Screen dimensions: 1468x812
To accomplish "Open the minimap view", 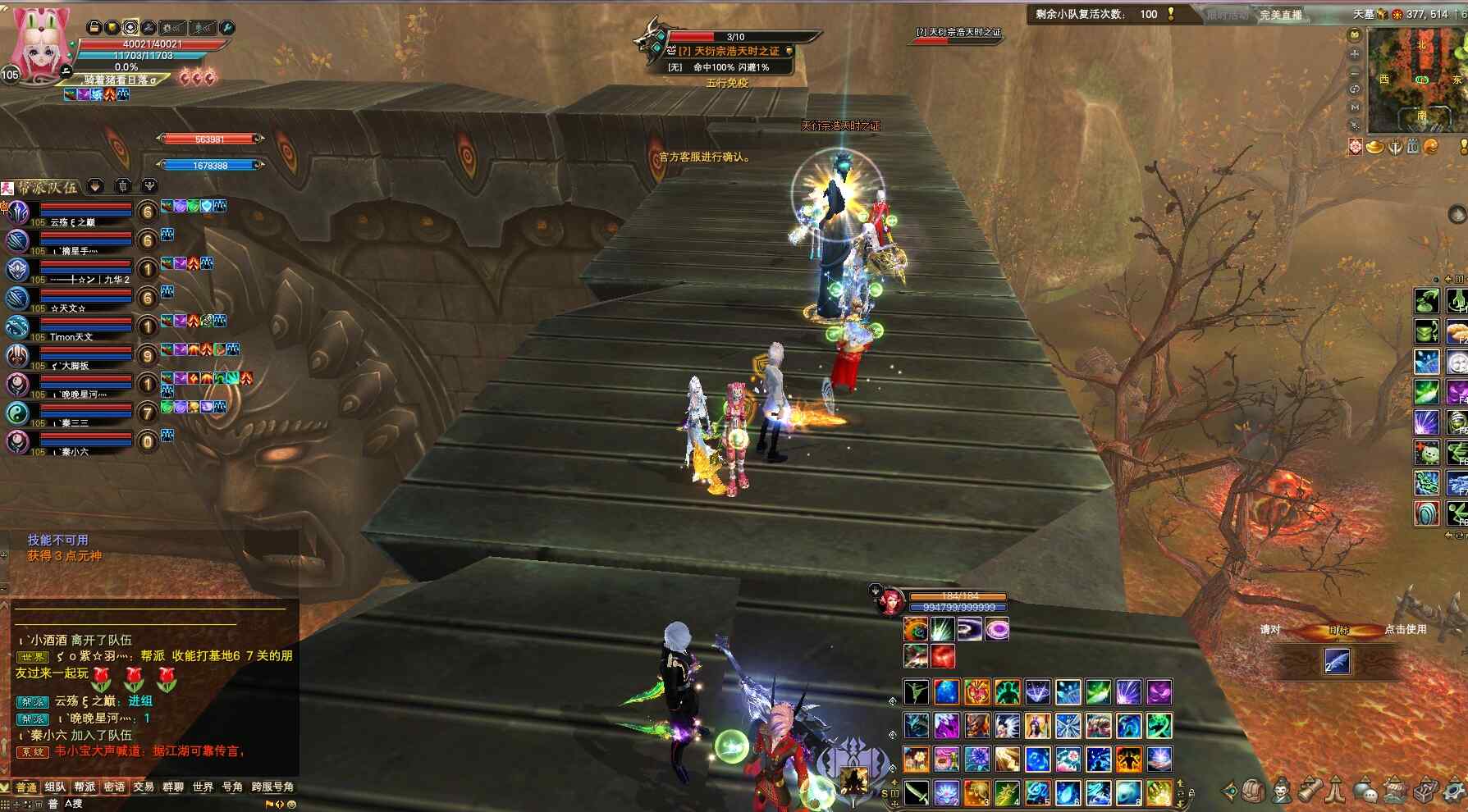I will 1419,80.
